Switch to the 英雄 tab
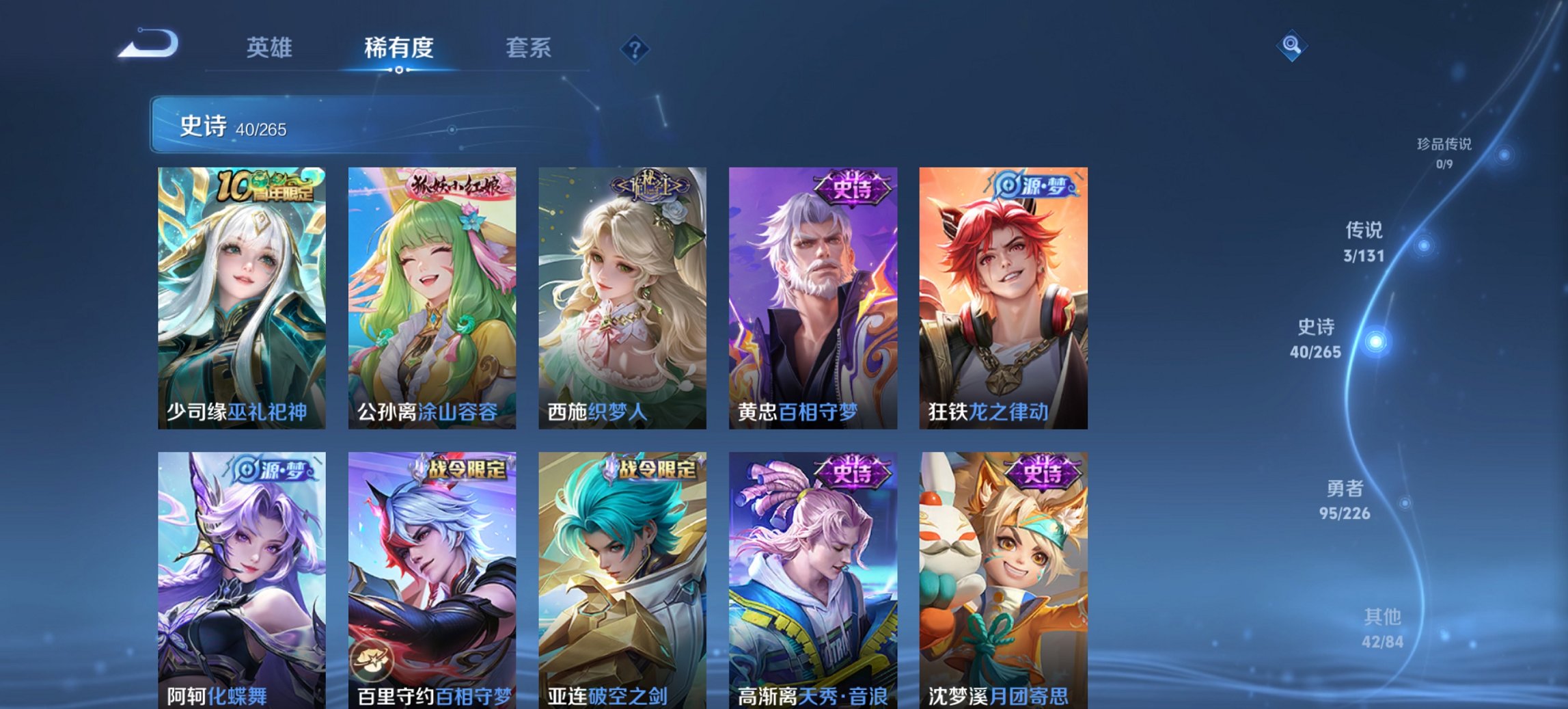Image resolution: width=1568 pixels, height=709 pixels. (x=271, y=48)
